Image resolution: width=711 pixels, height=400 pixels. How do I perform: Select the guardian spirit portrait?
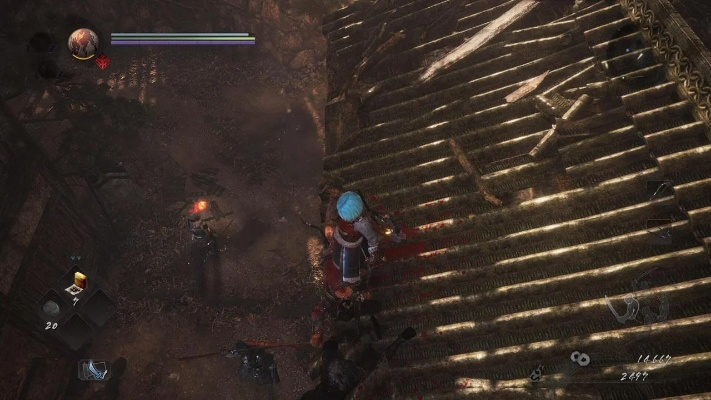coord(82,42)
